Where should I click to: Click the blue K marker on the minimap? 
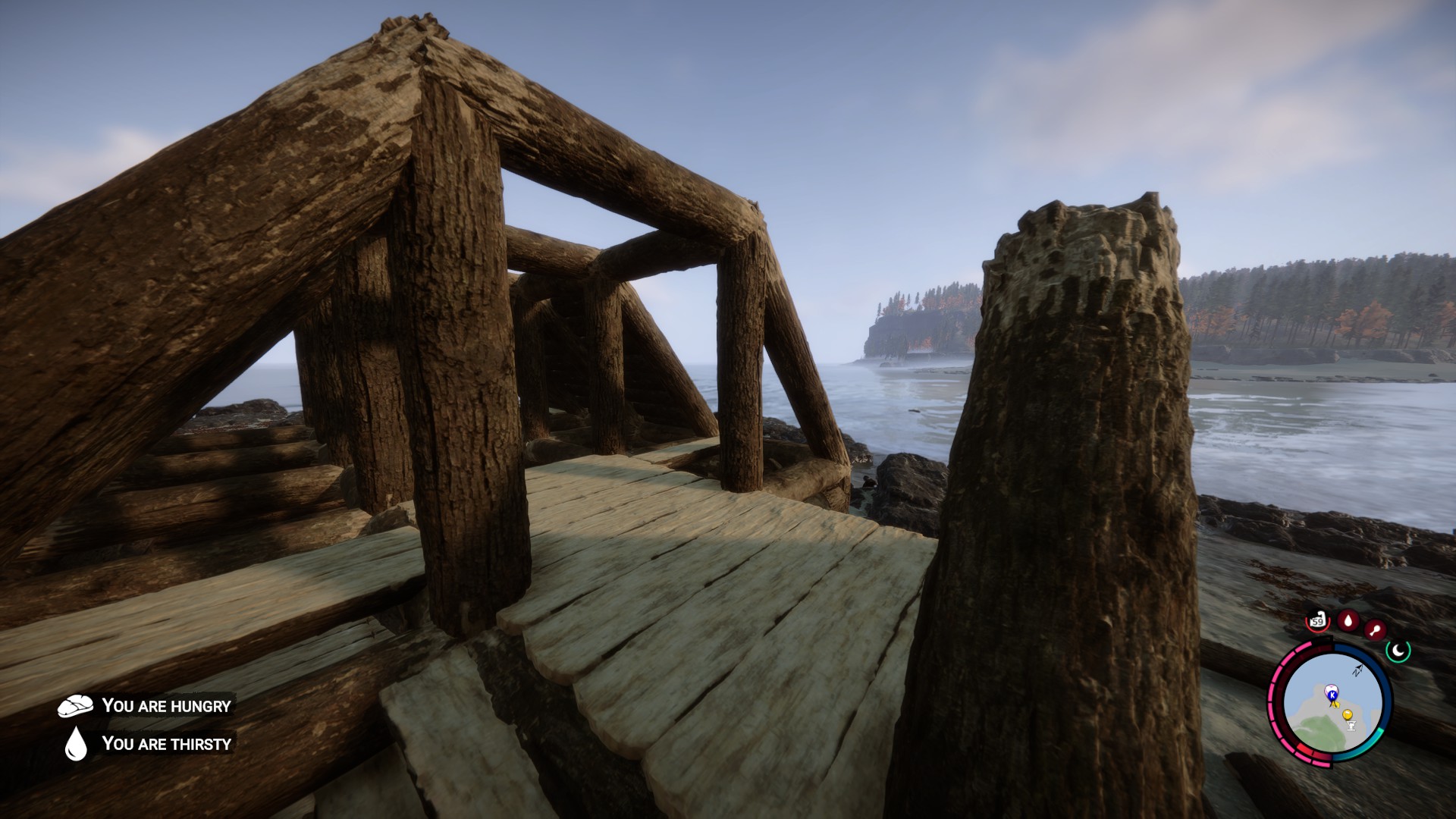coord(1332,695)
